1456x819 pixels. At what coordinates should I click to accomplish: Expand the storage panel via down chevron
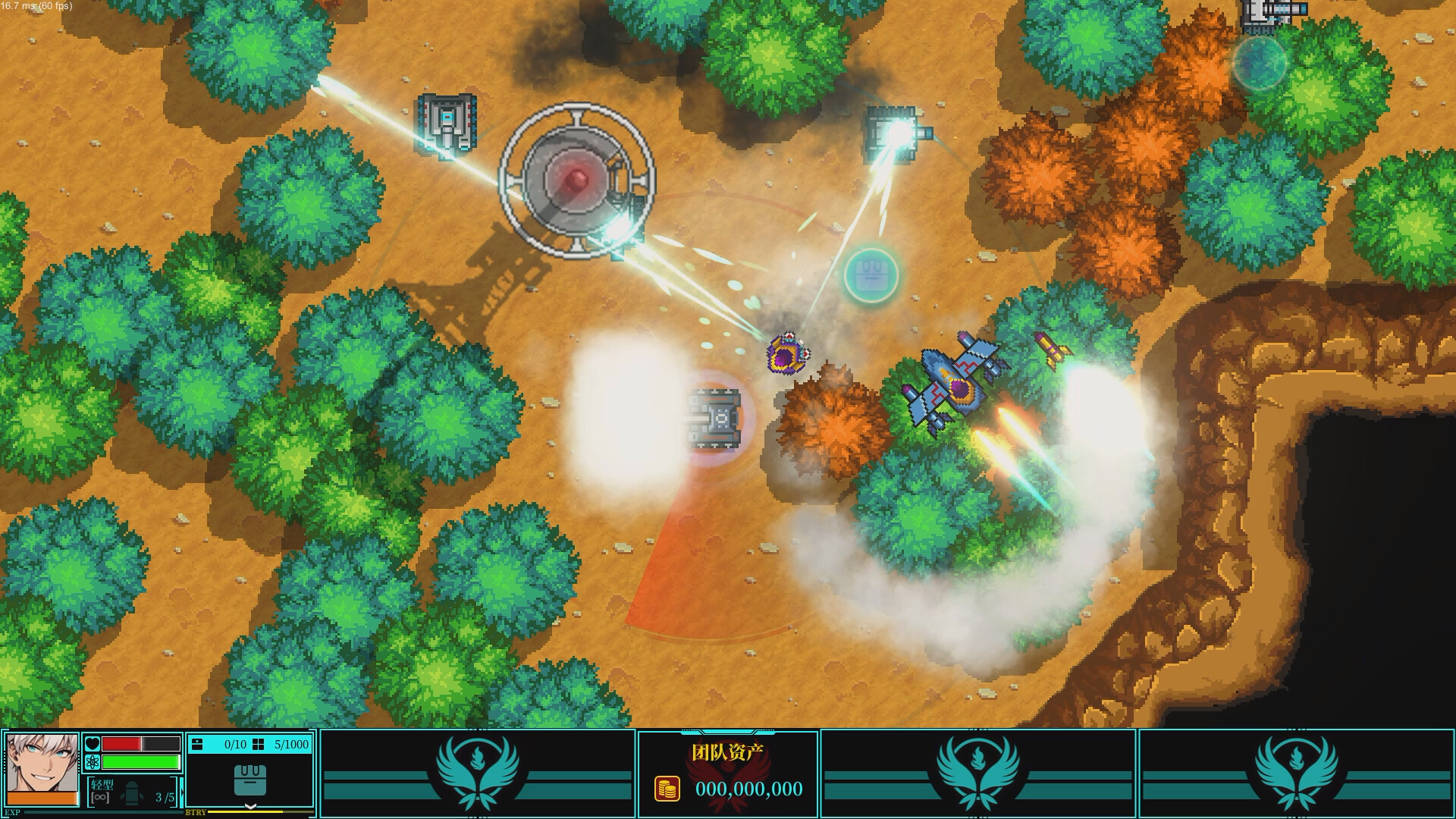coord(250,807)
